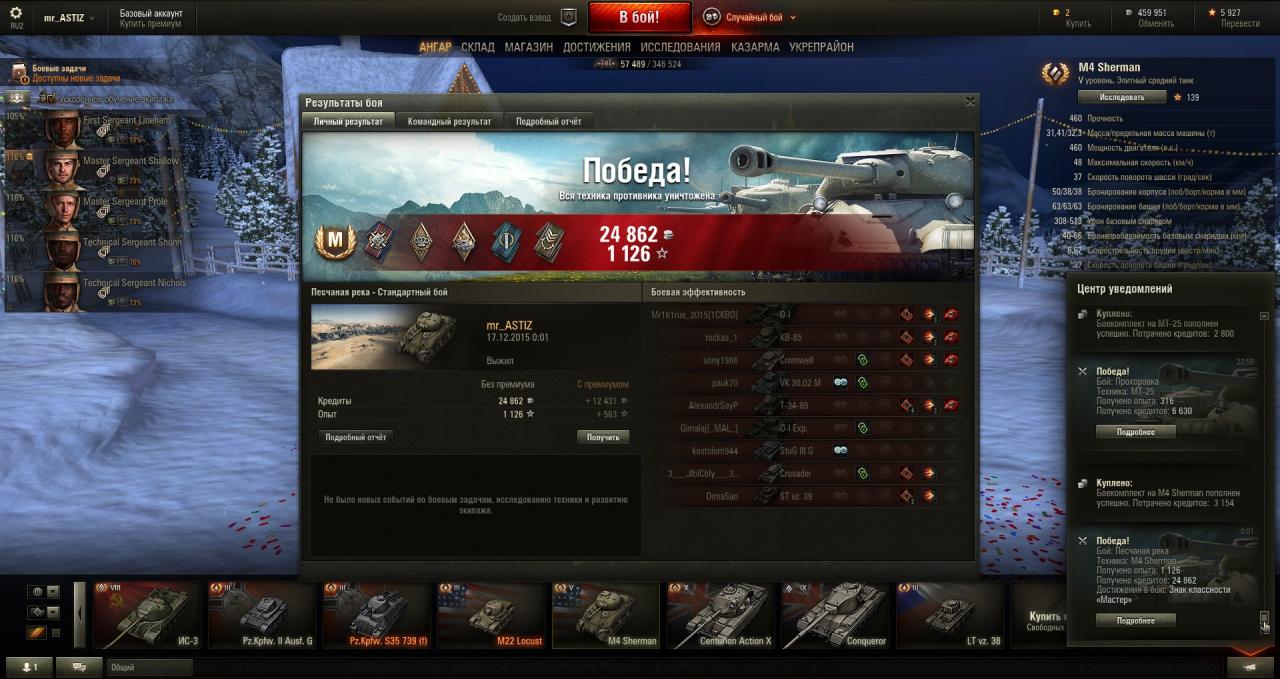Select the M22 Locust tank
The image size is (1280, 679).
[491, 615]
